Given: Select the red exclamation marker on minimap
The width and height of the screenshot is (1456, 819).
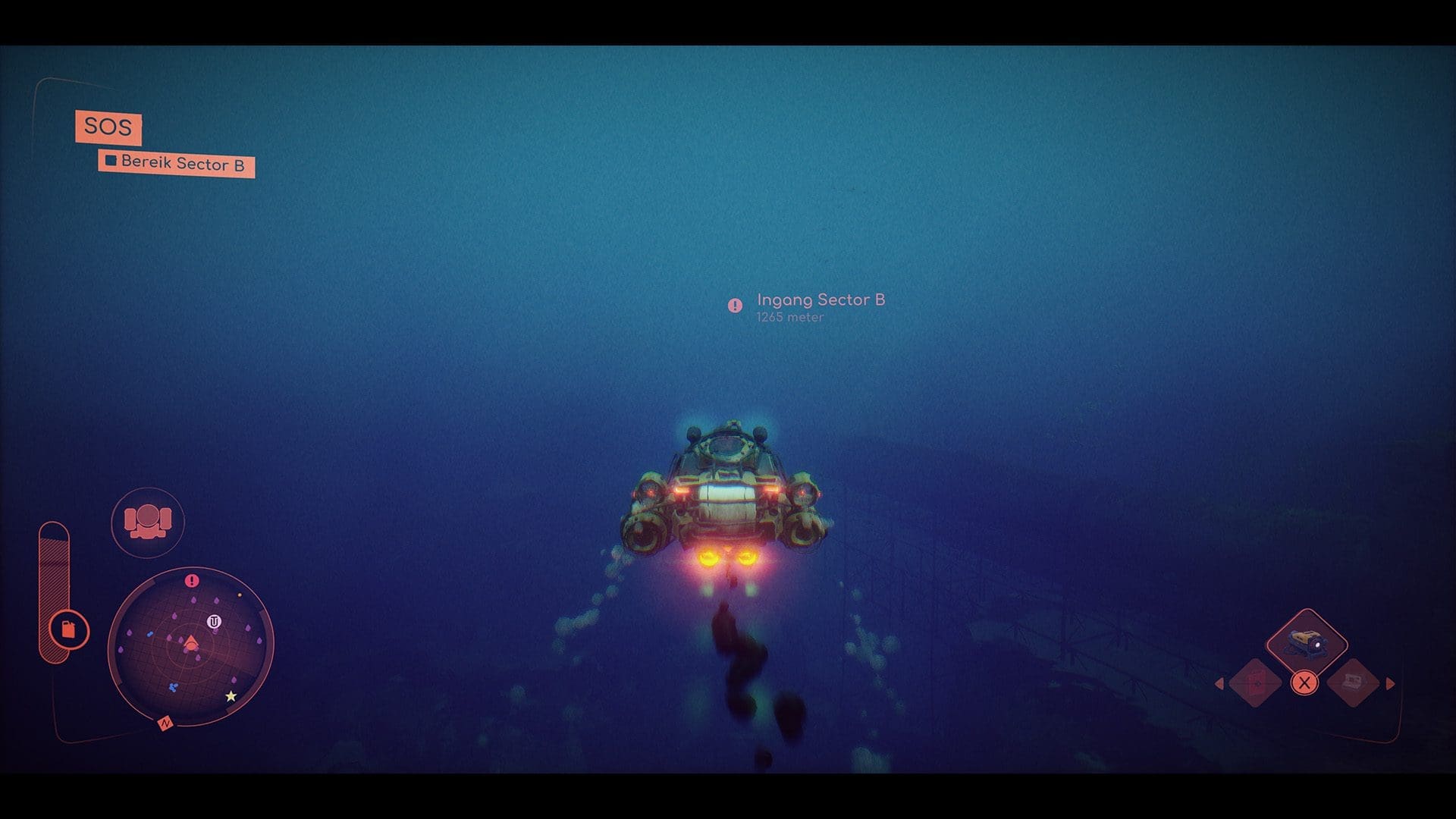Looking at the screenshot, I should coord(192,581).
